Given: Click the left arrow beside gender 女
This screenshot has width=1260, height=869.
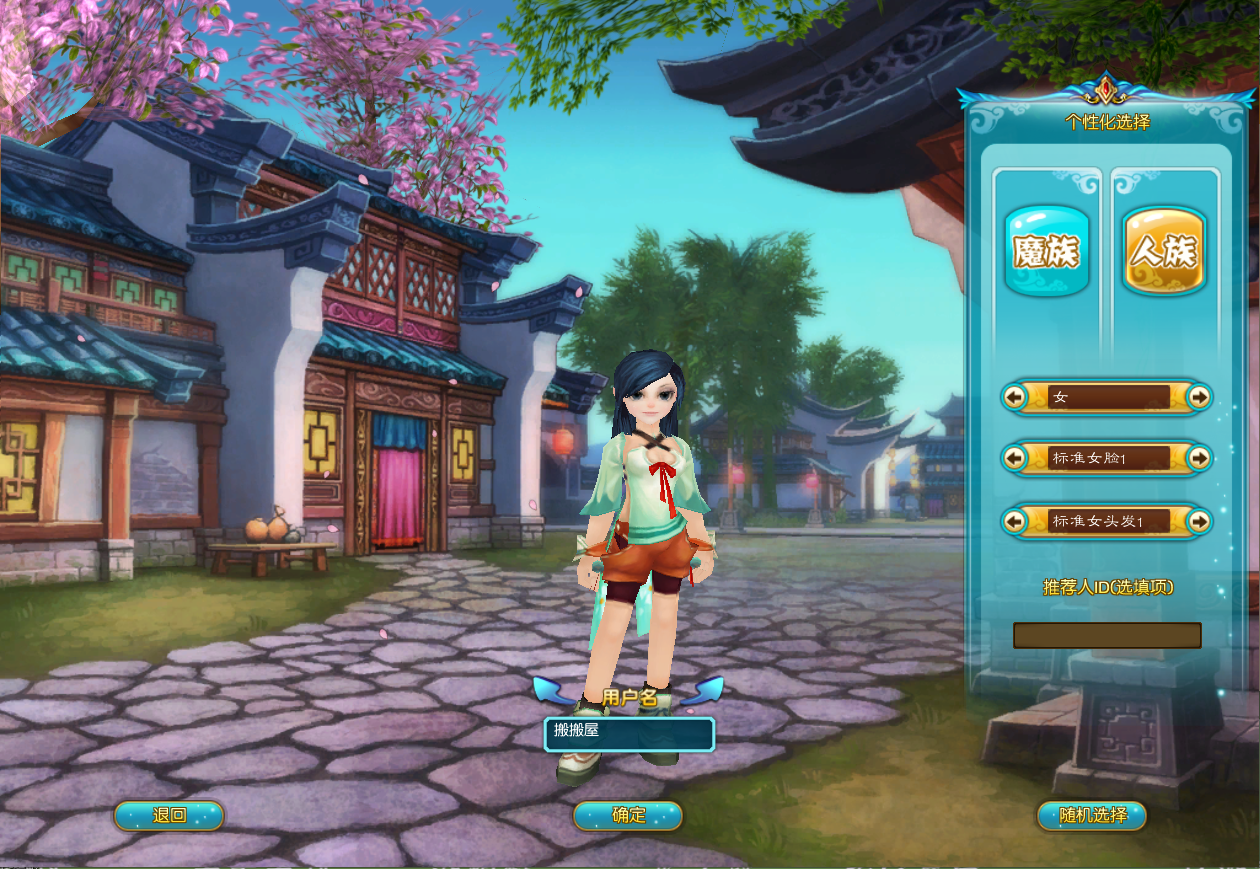Looking at the screenshot, I should (1015, 398).
